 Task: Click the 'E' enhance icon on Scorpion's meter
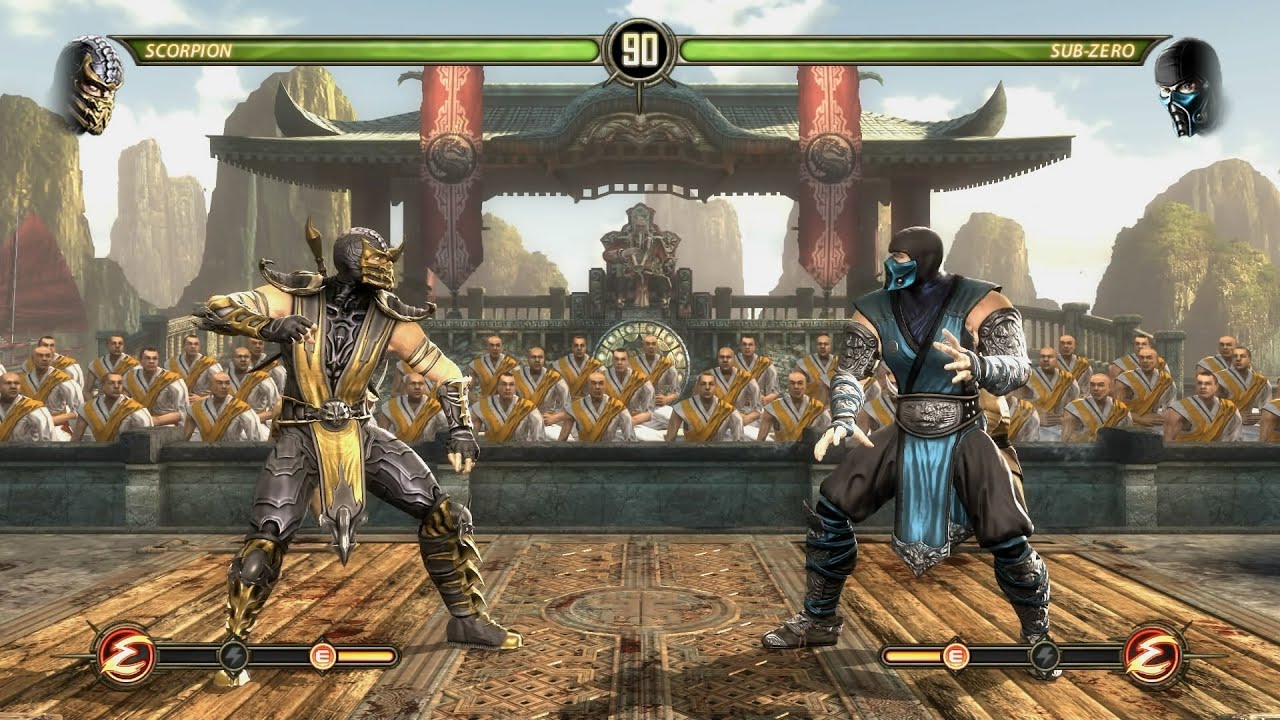point(323,655)
